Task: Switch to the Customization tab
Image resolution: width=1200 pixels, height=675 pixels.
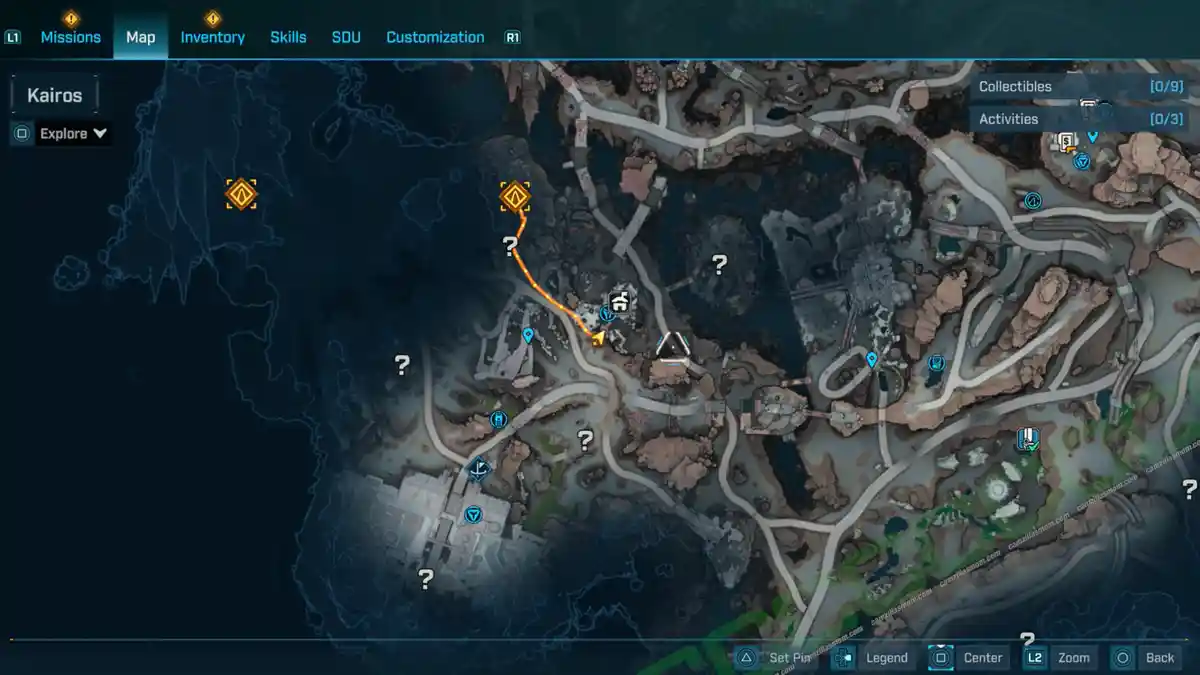Action: [x=435, y=37]
